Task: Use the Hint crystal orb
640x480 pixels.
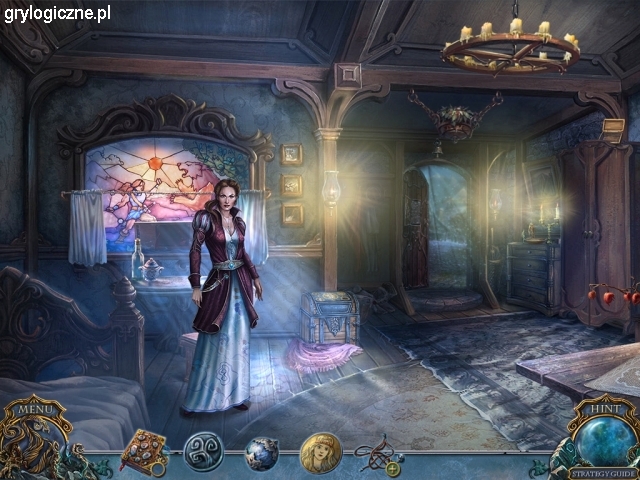Action: coord(604,437)
